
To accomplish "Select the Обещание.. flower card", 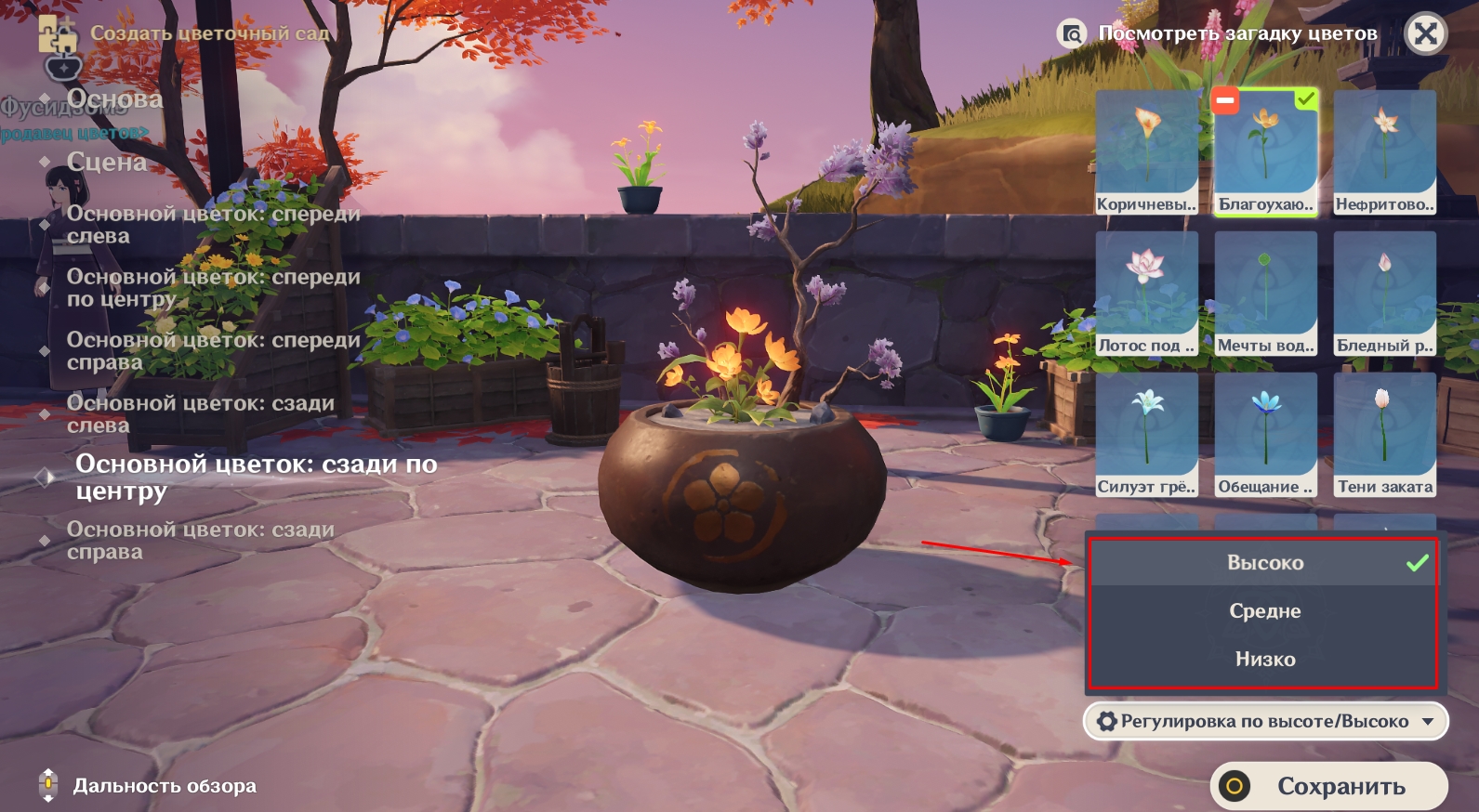I will [1265, 435].
